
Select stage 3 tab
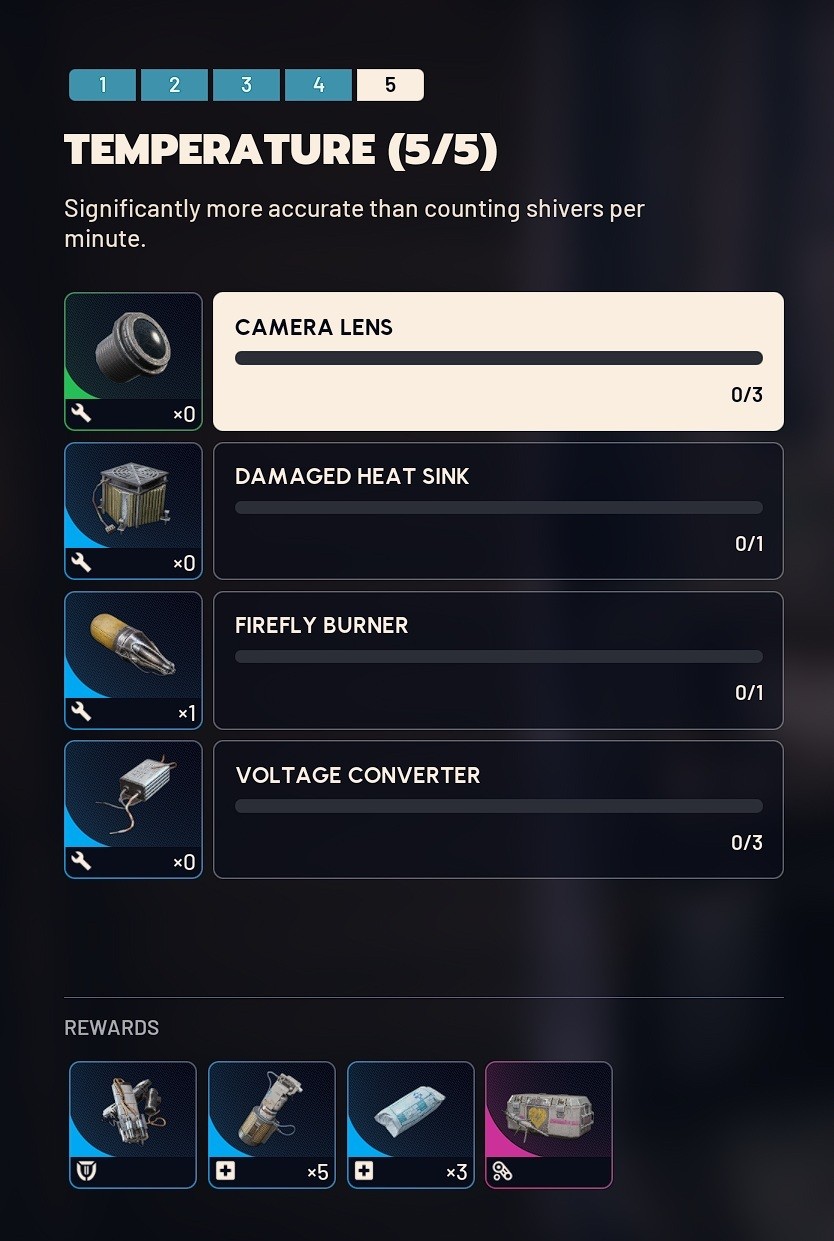click(247, 85)
